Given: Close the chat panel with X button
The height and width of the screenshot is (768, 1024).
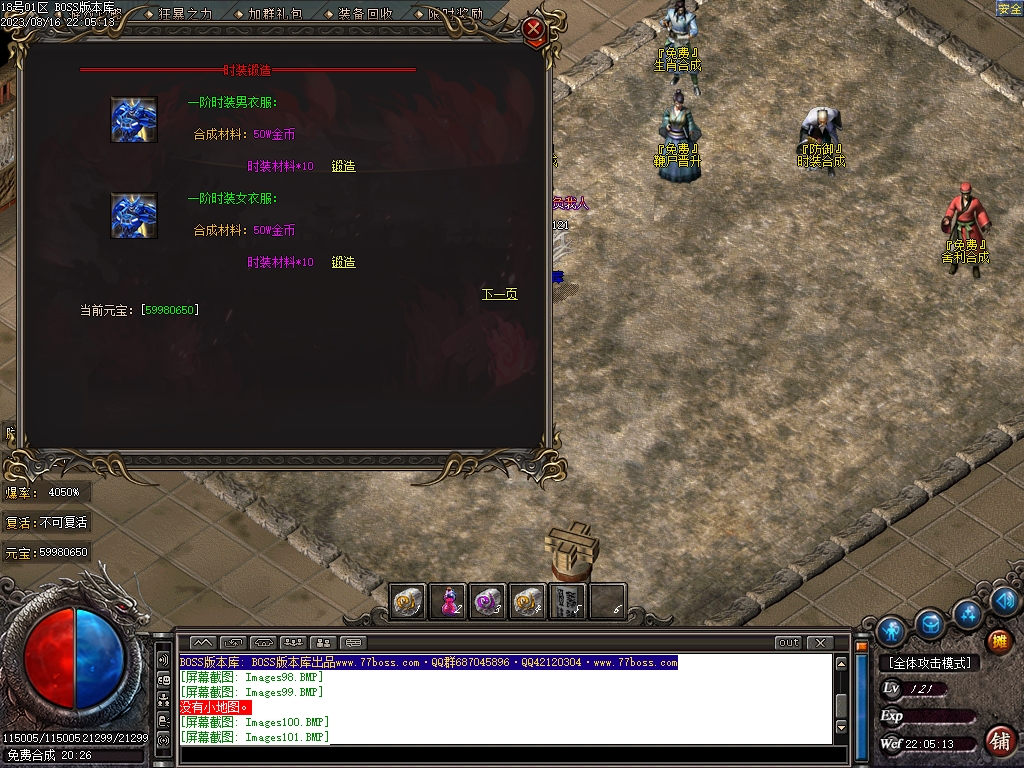Looking at the screenshot, I should click(820, 642).
